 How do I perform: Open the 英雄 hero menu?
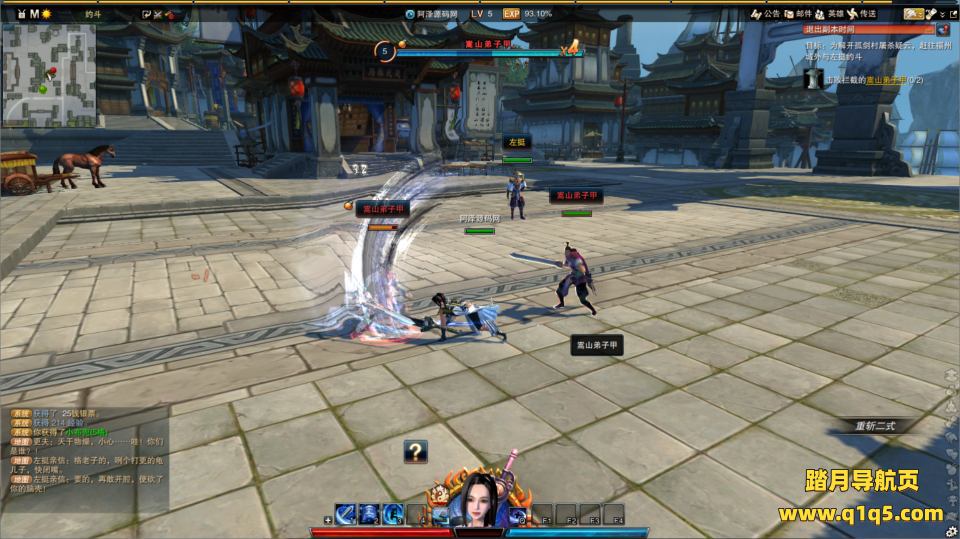pos(830,14)
